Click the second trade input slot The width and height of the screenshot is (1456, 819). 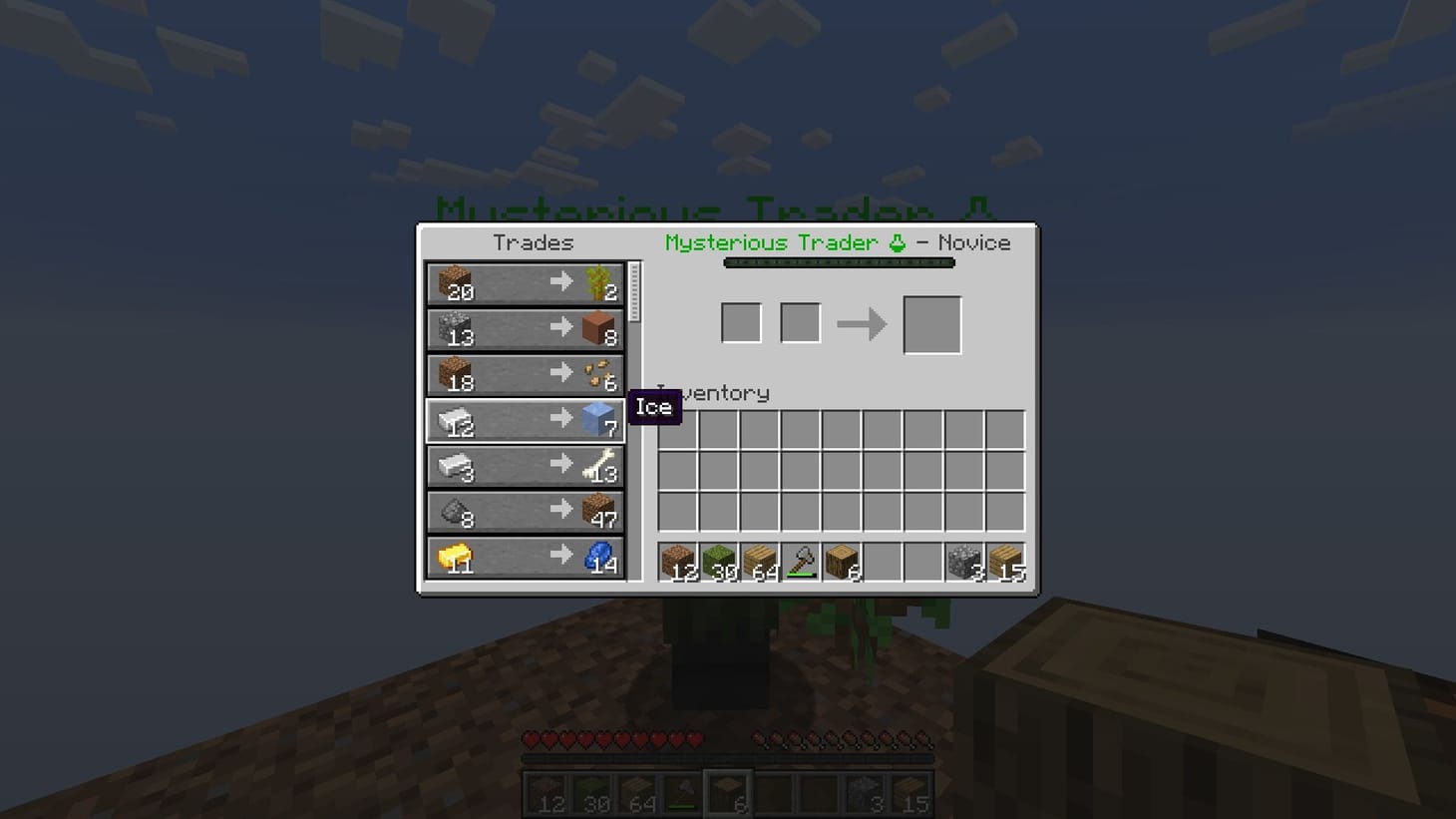click(800, 321)
